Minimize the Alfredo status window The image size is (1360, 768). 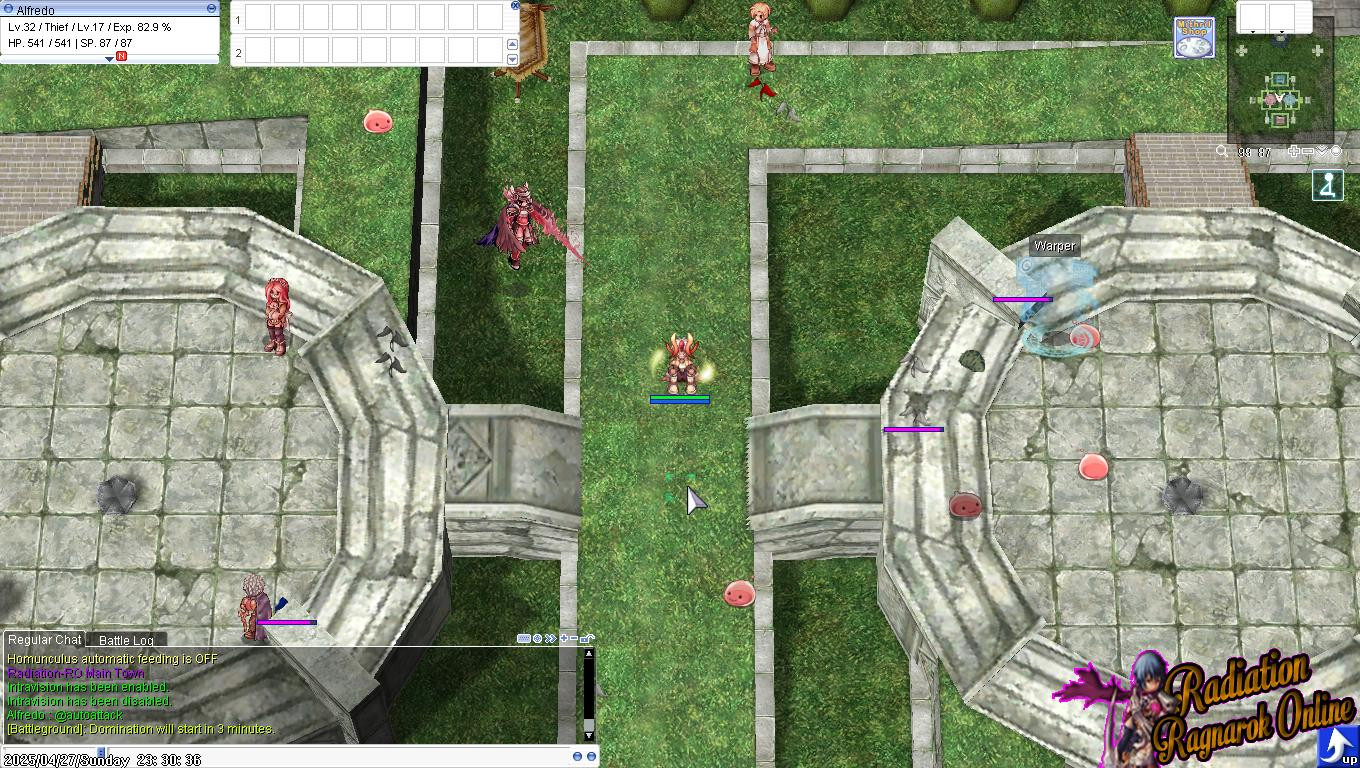click(x=211, y=8)
